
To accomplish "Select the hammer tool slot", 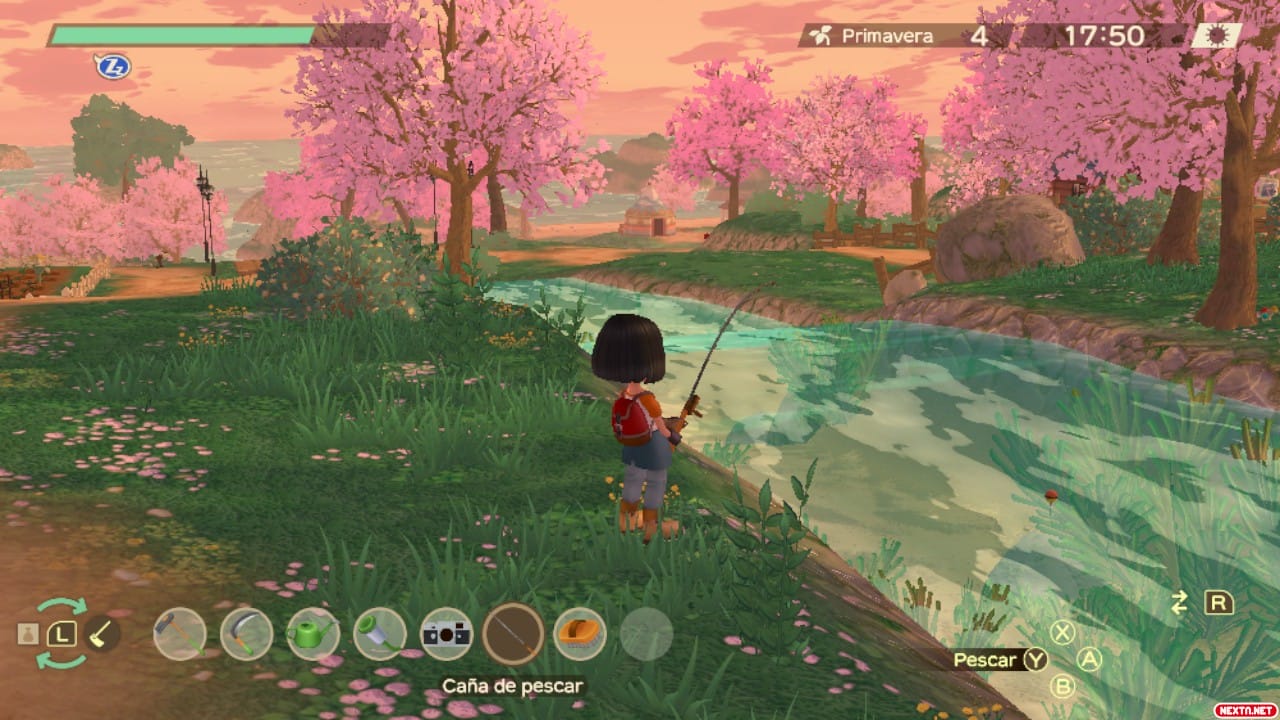I will (180, 634).
